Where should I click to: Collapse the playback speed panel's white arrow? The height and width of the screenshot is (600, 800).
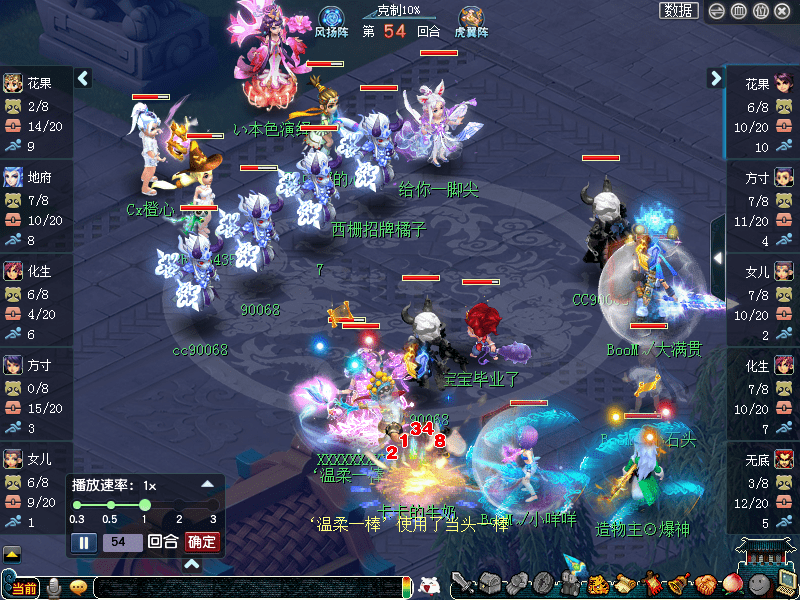(208, 484)
